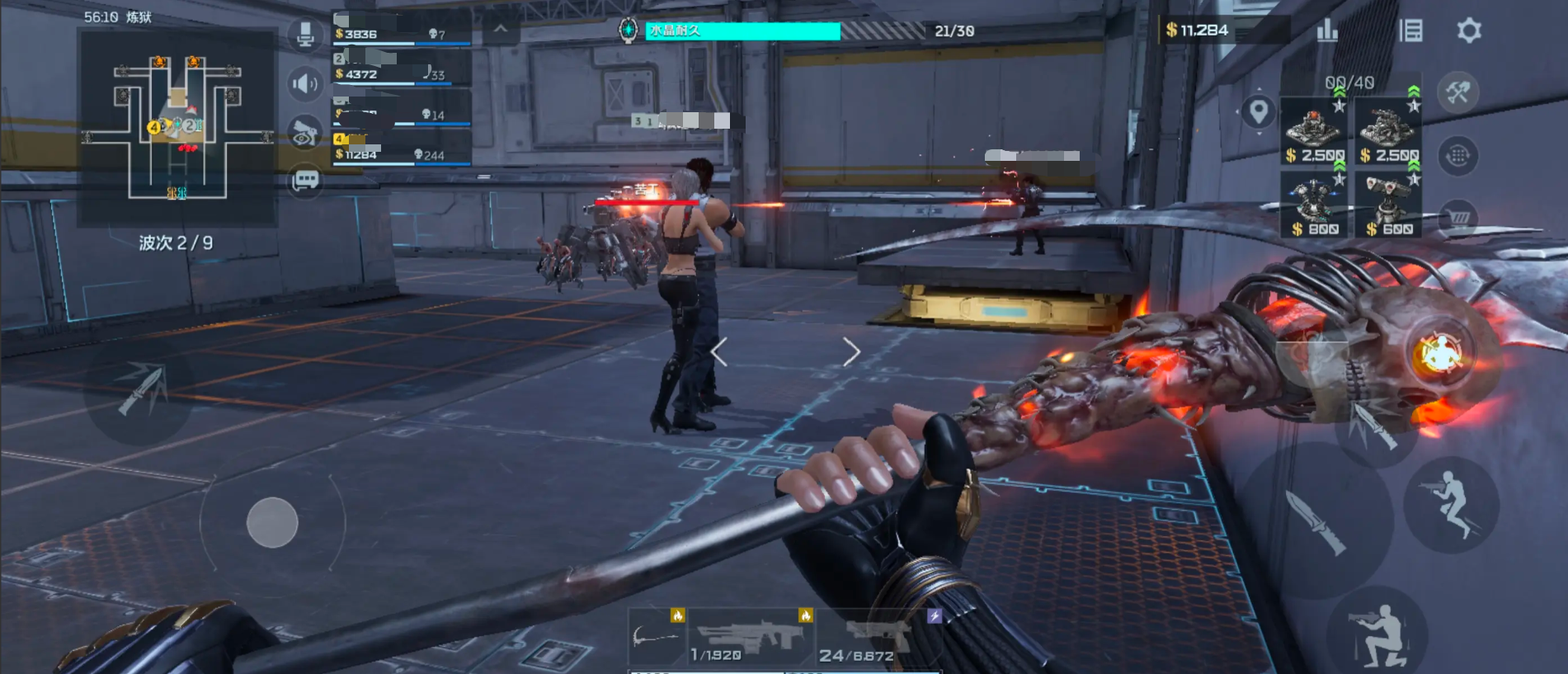Toggle the microphone voice button
The height and width of the screenshot is (674, 1568).
(305, 35)
